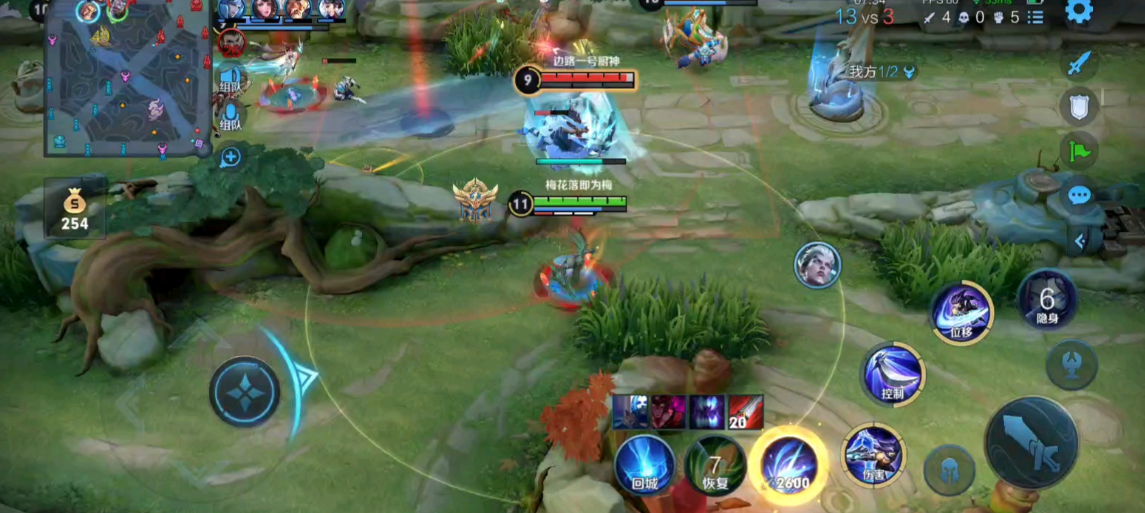Open the scoreboard list icon
This screenshot has width=1145, height=513.
click(x=1035, y=17)
